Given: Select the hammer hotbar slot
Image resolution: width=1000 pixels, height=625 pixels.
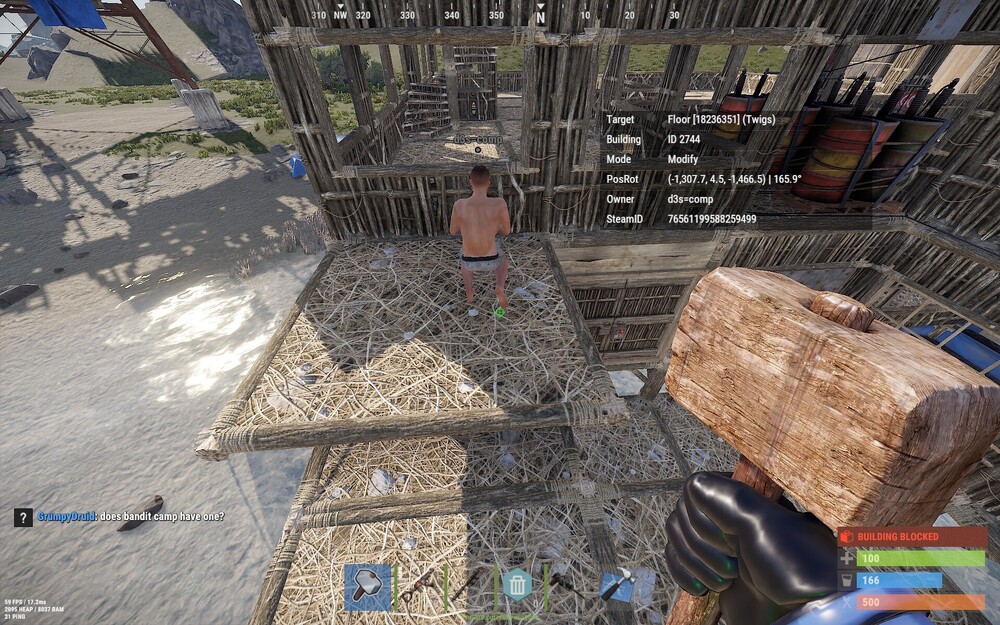Looking at the screenshot, I should click(x=368, y=587).
